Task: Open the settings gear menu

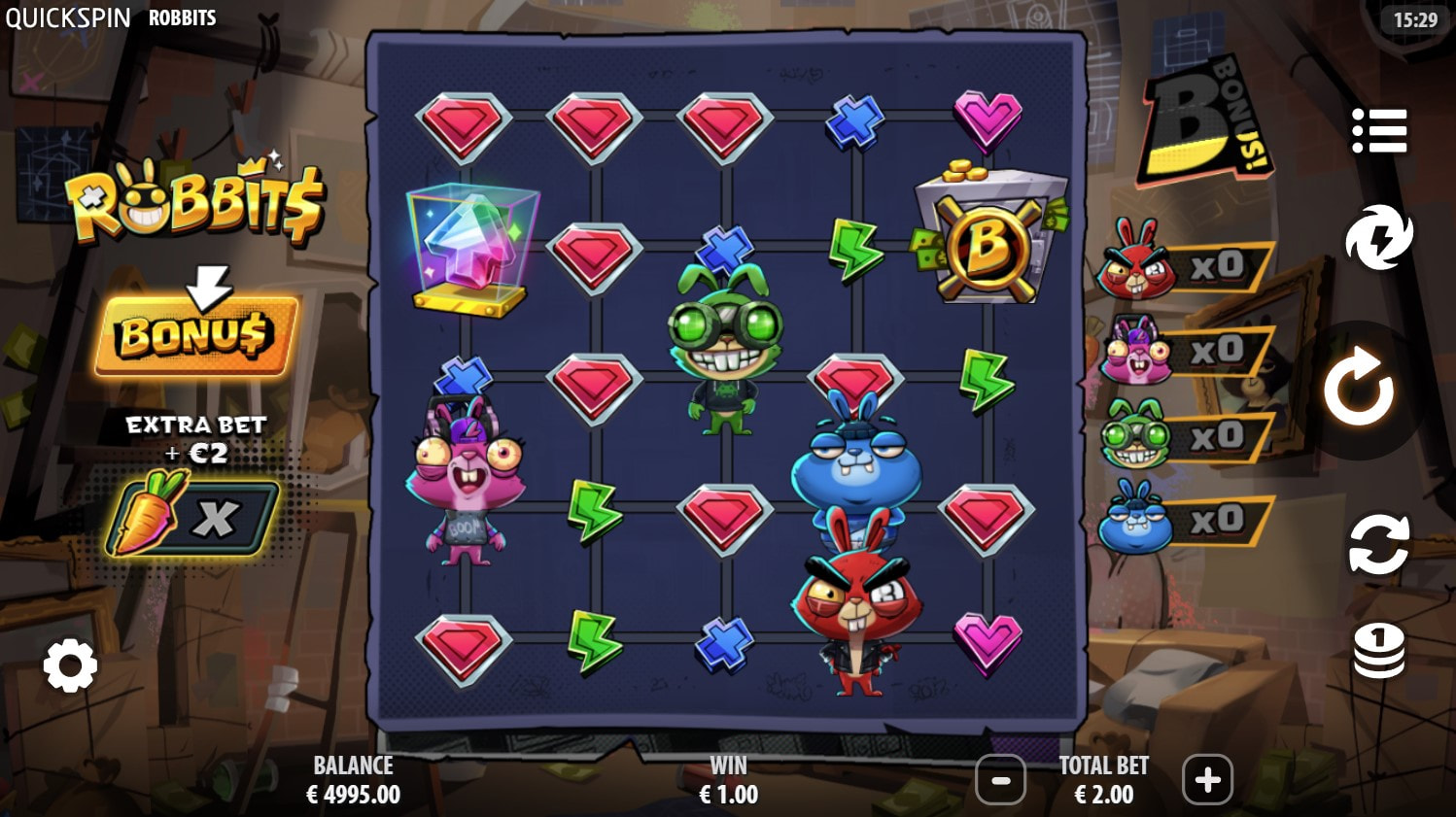Action: point(70,666)
